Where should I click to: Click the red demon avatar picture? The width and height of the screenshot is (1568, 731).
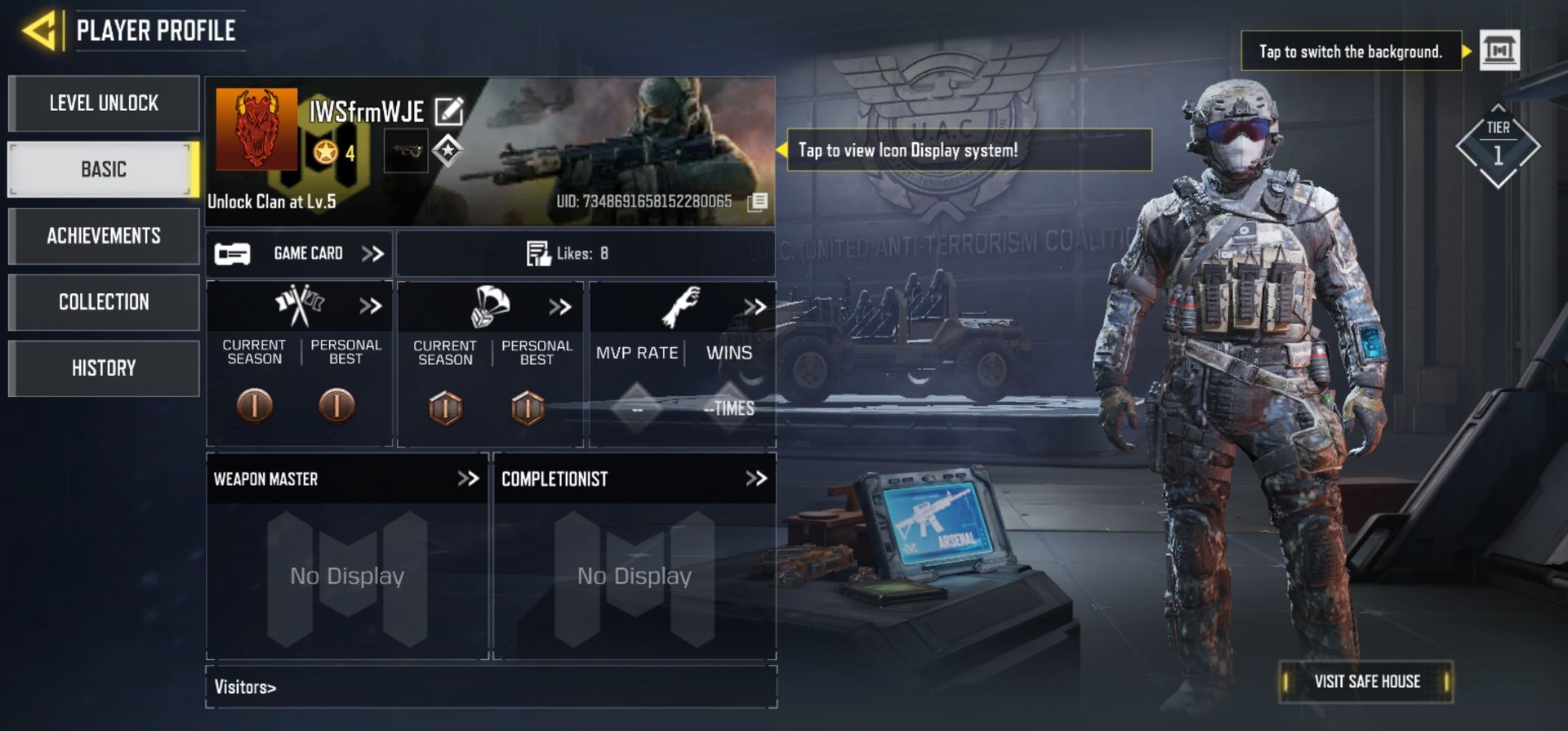(x=256, y=128)
